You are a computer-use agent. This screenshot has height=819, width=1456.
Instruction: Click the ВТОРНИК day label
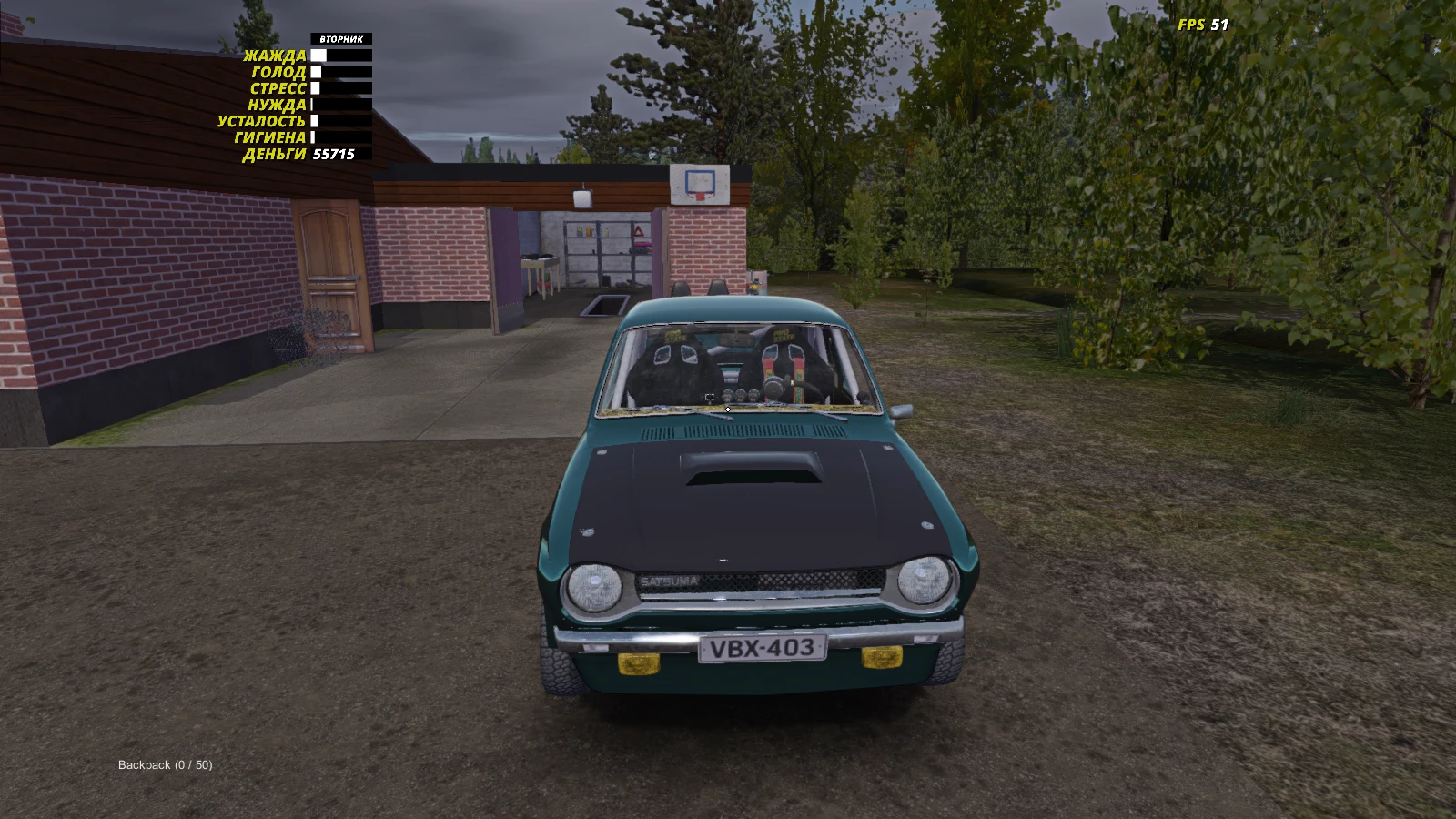click(341, 39)
